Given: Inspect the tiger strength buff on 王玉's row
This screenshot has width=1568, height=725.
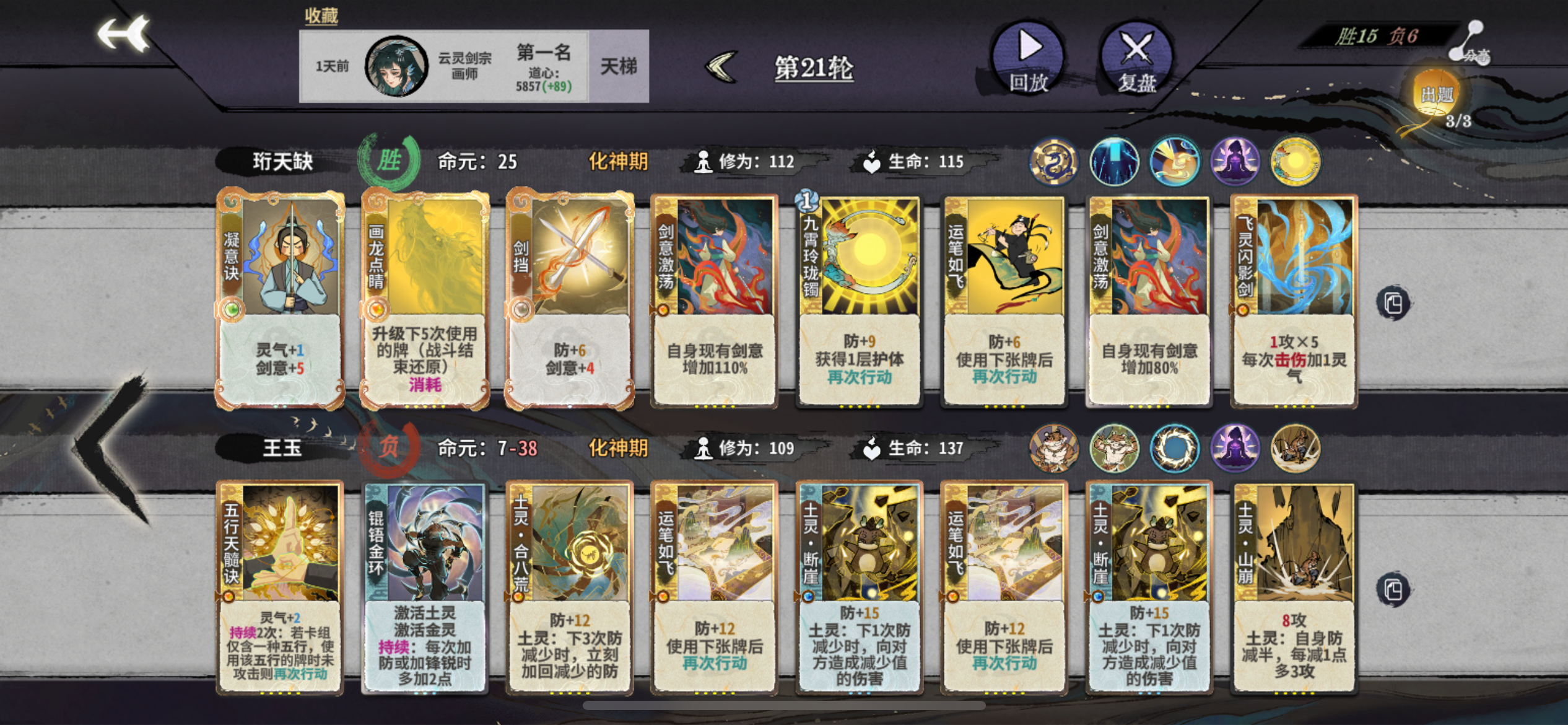Looking at the screenshot, I should click(x=1115, y=450).
